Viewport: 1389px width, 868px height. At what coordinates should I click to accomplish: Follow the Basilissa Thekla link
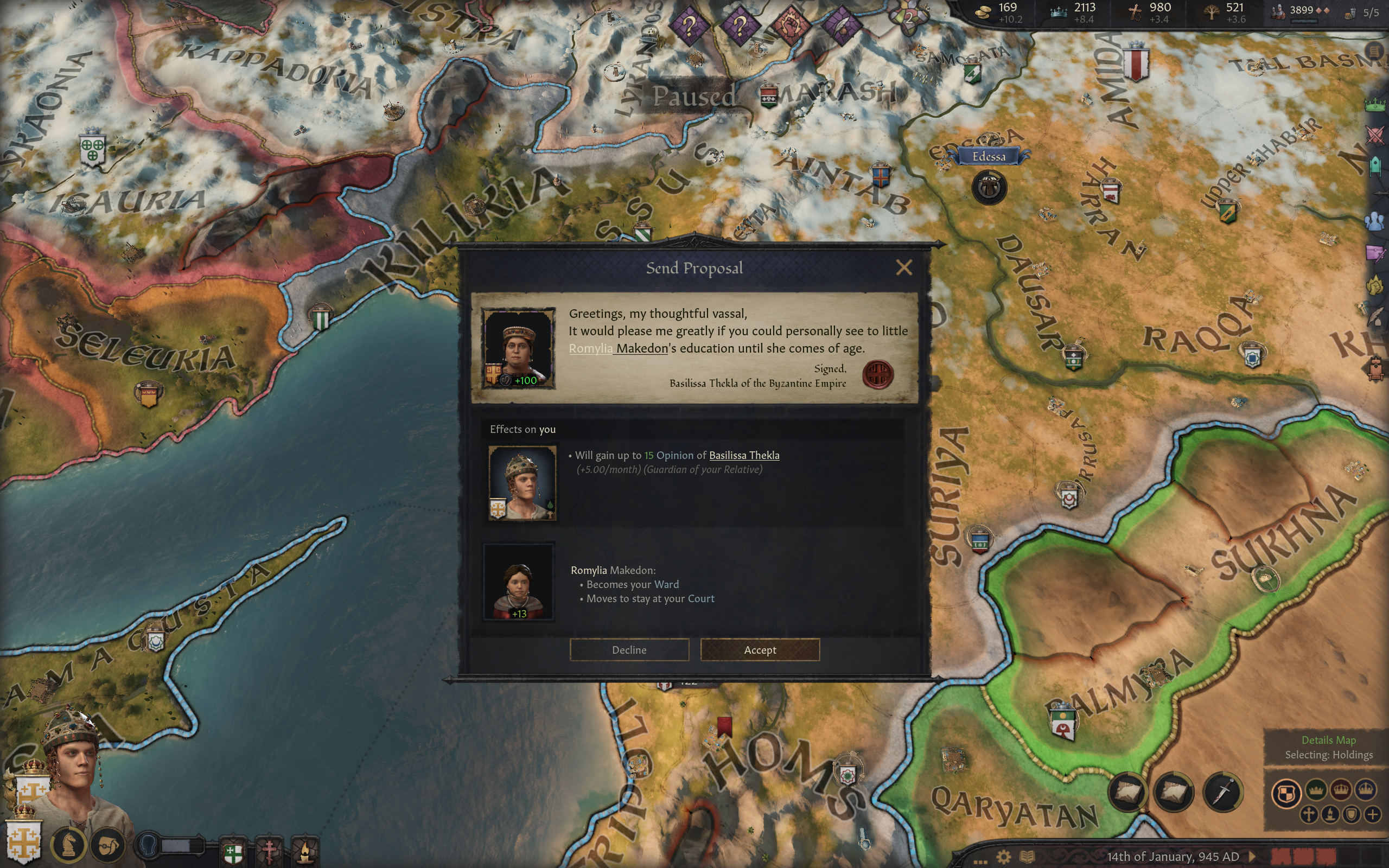[x=744, y=455]
